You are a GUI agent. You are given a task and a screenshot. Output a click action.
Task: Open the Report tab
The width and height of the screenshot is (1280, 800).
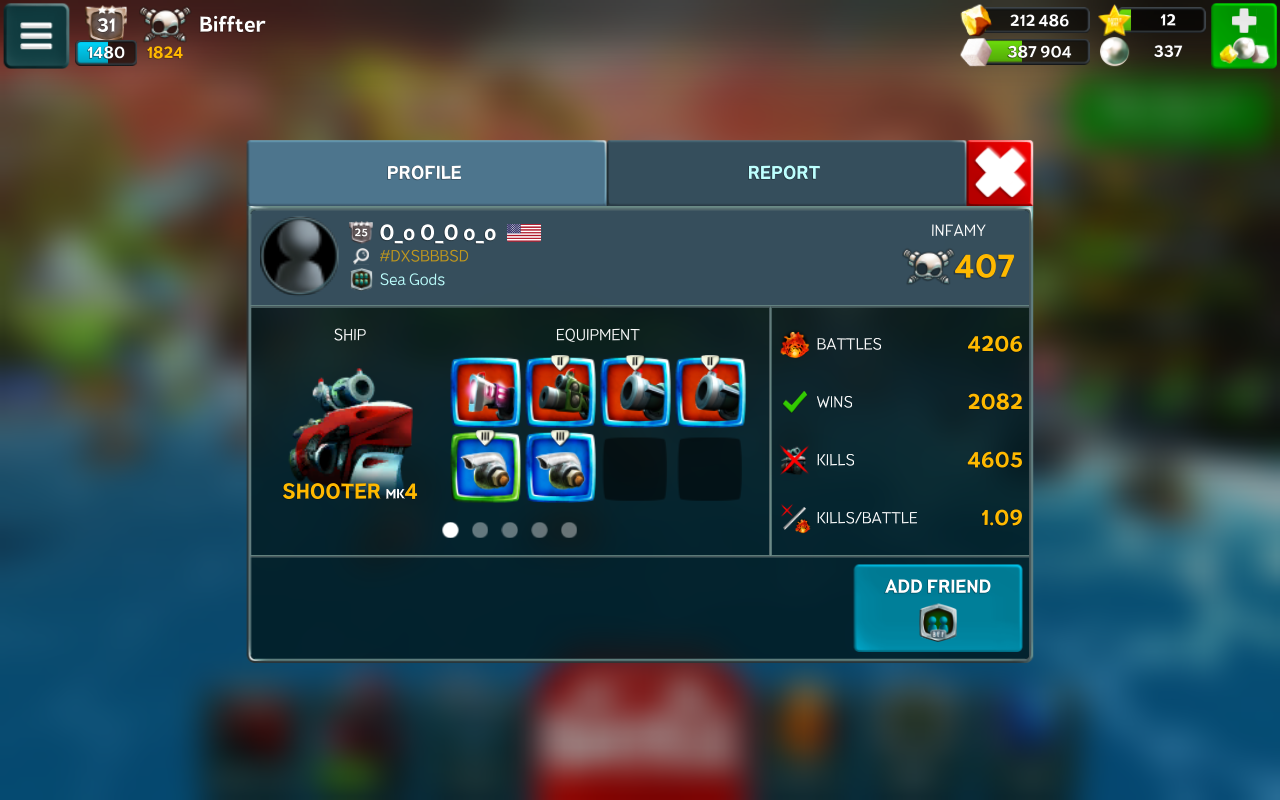[785, 173]
